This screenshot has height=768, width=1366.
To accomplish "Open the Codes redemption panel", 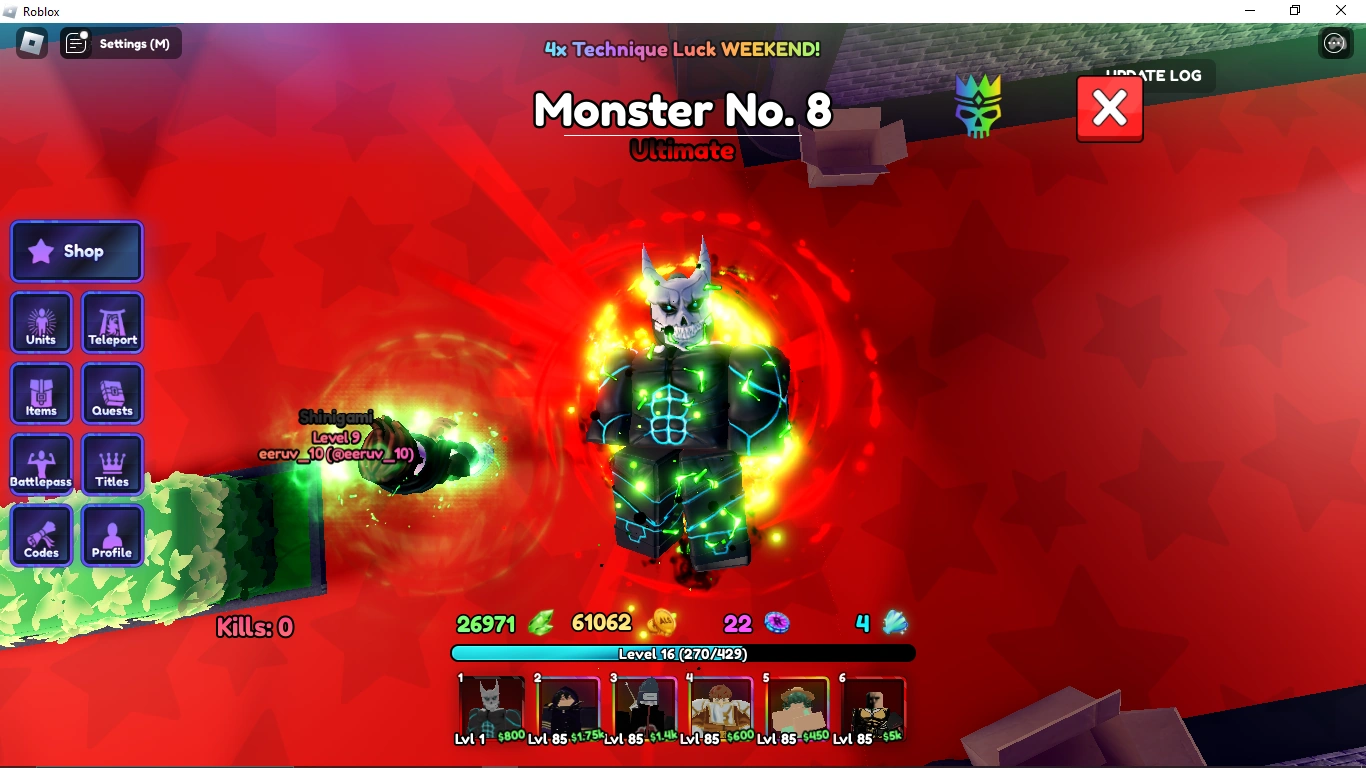I will [x=40, y=536].
